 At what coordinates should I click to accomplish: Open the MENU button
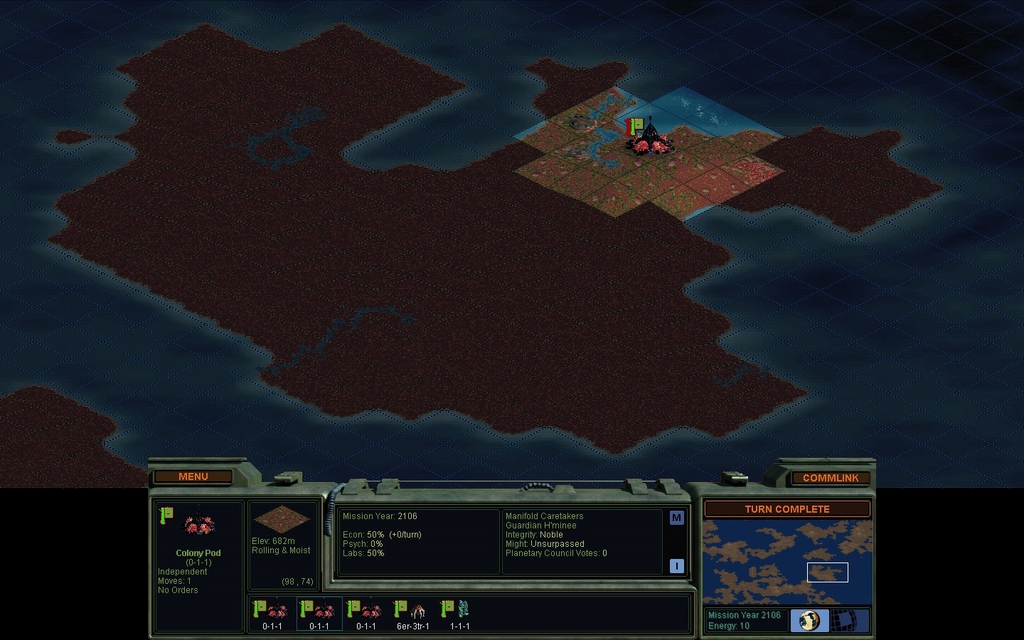point(193,477)
